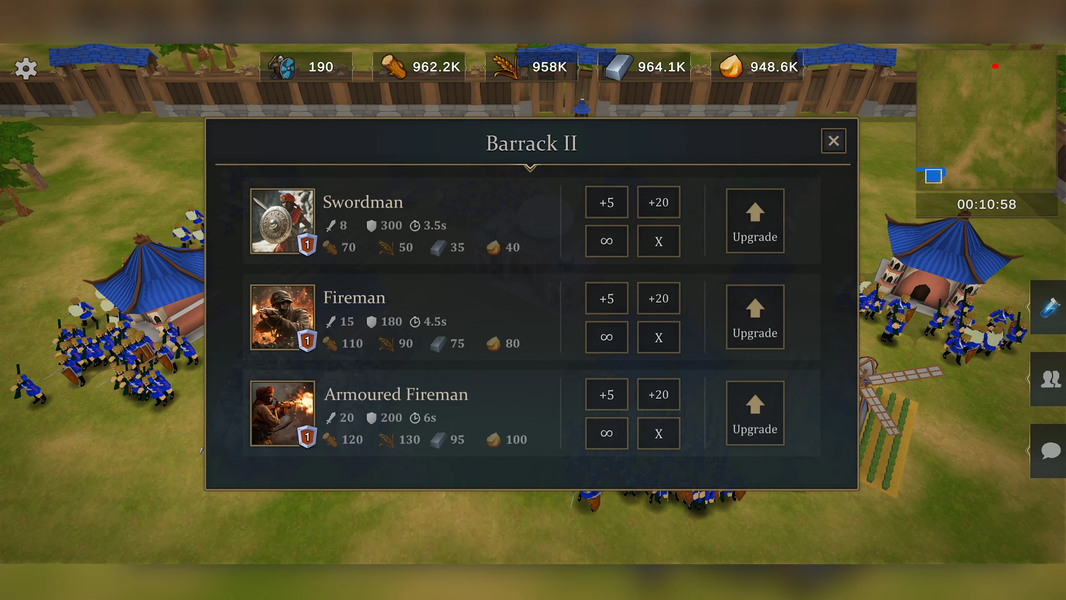
Task: Show the players side panel
Action: pyautogui.click(x=1049, y=379)
